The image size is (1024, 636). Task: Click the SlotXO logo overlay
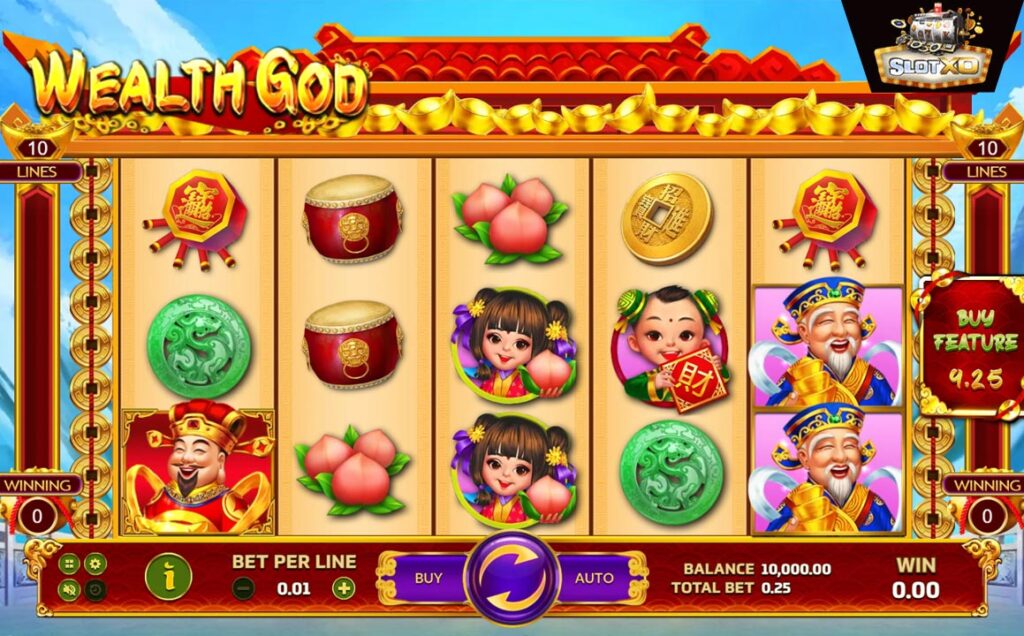tap(933, 48)
